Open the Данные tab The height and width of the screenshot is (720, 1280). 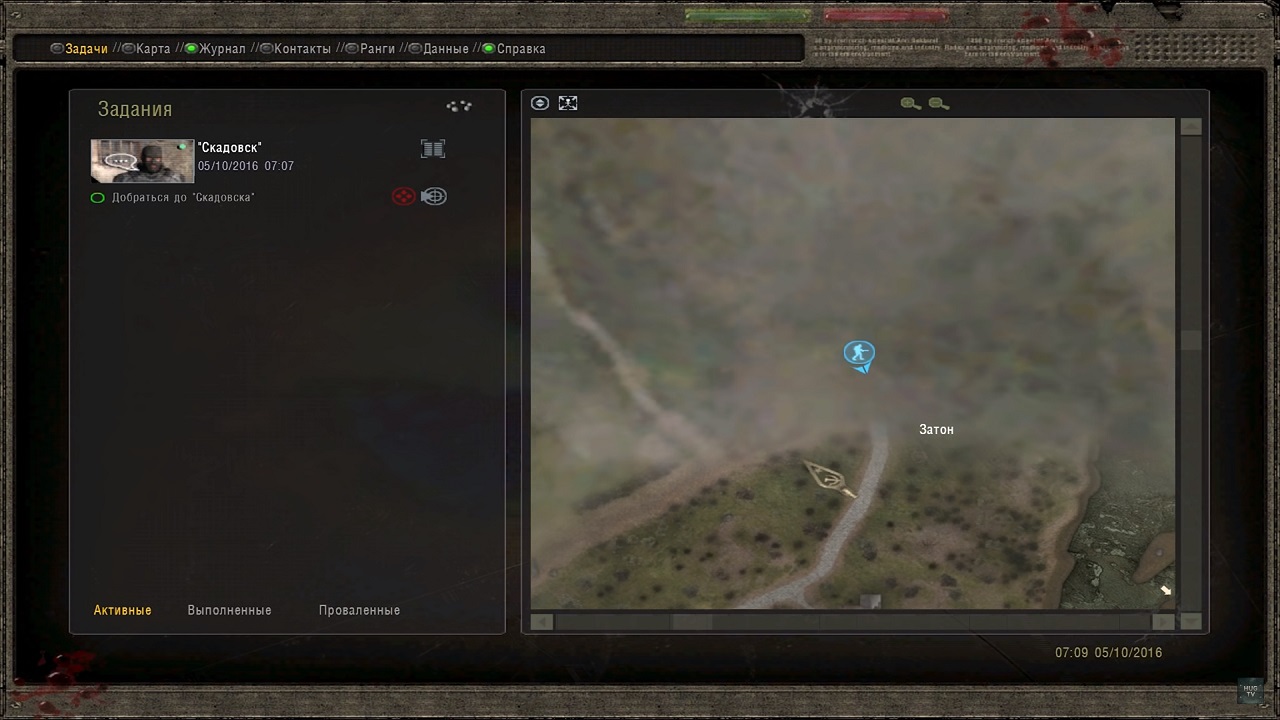click(446, 49)
